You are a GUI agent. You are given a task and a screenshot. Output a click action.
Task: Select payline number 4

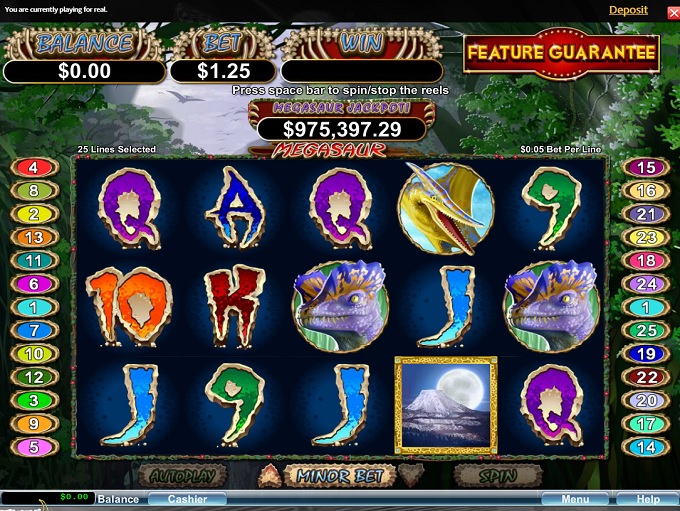click(x=34, y=168)
